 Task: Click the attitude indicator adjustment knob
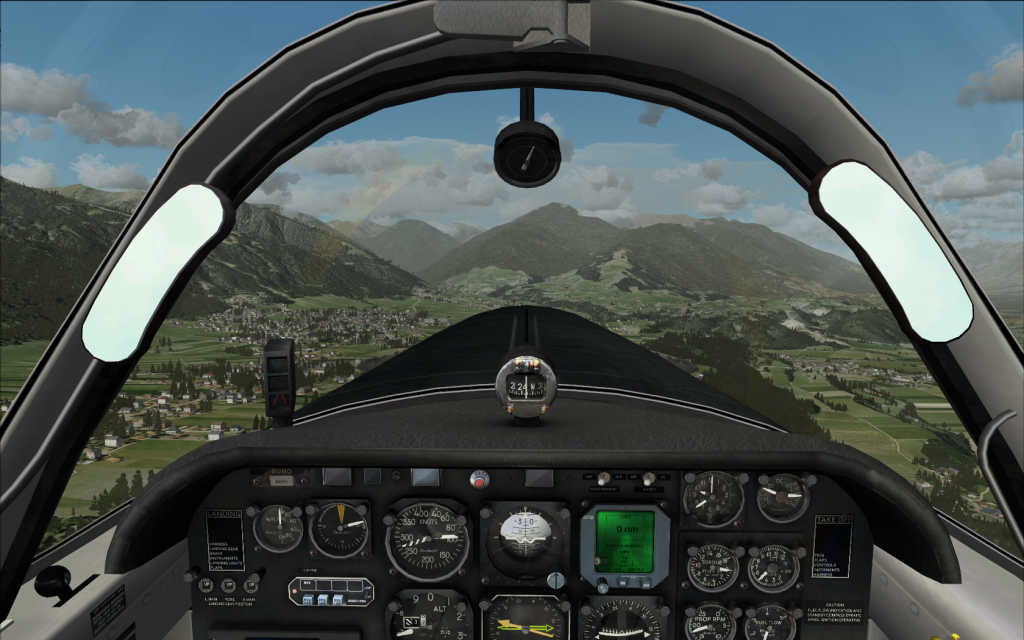[556, 580]
